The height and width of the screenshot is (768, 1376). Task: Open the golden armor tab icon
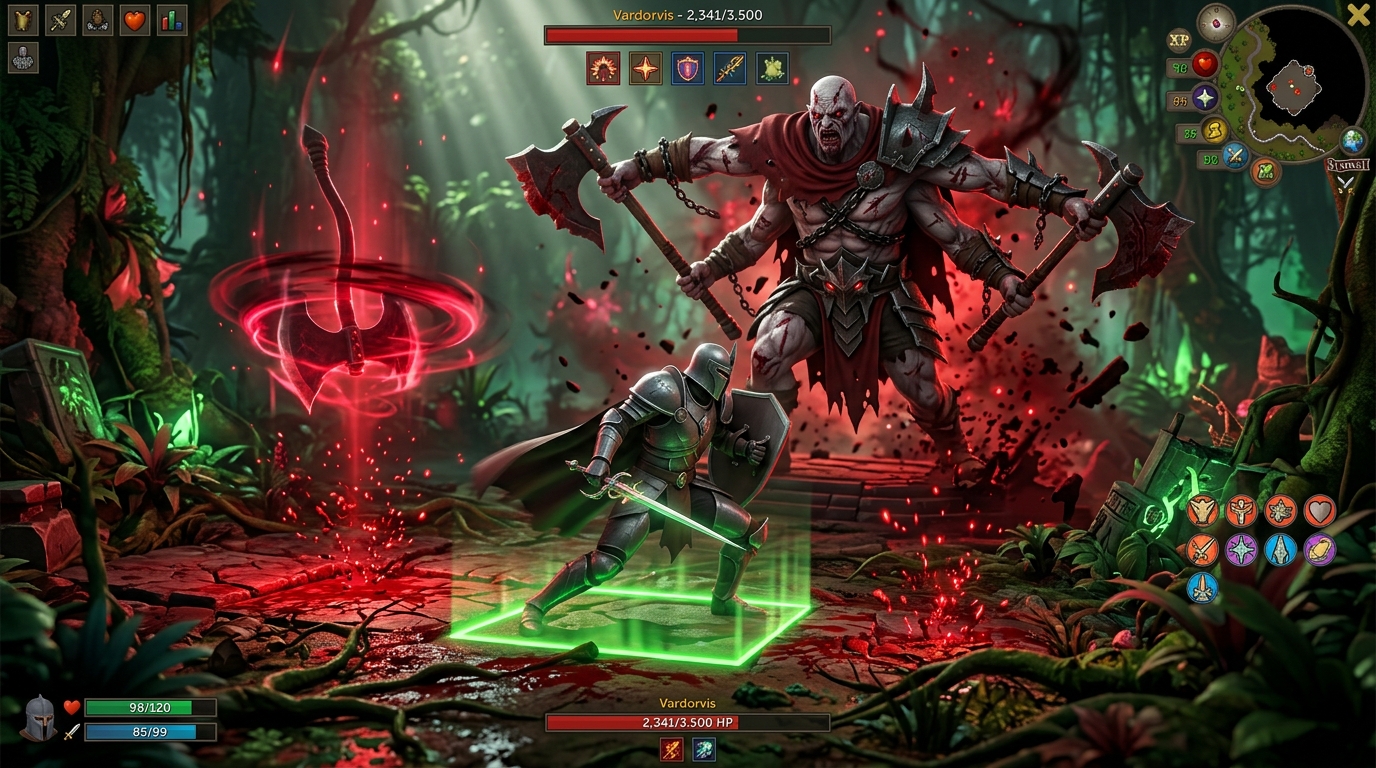tap(23, 19)
